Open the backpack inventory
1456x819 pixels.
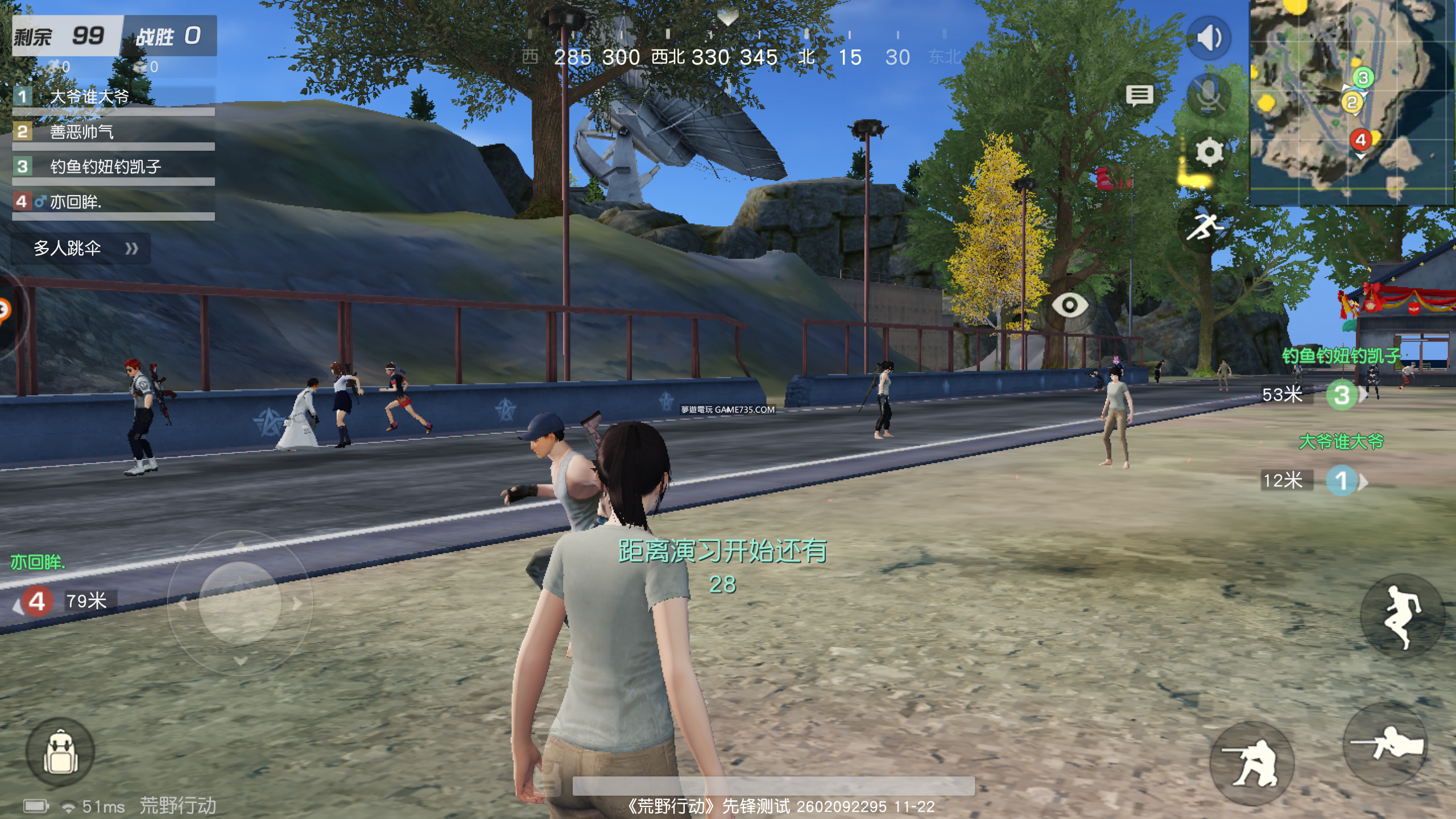pyautogui.click(x=60, y=752)
